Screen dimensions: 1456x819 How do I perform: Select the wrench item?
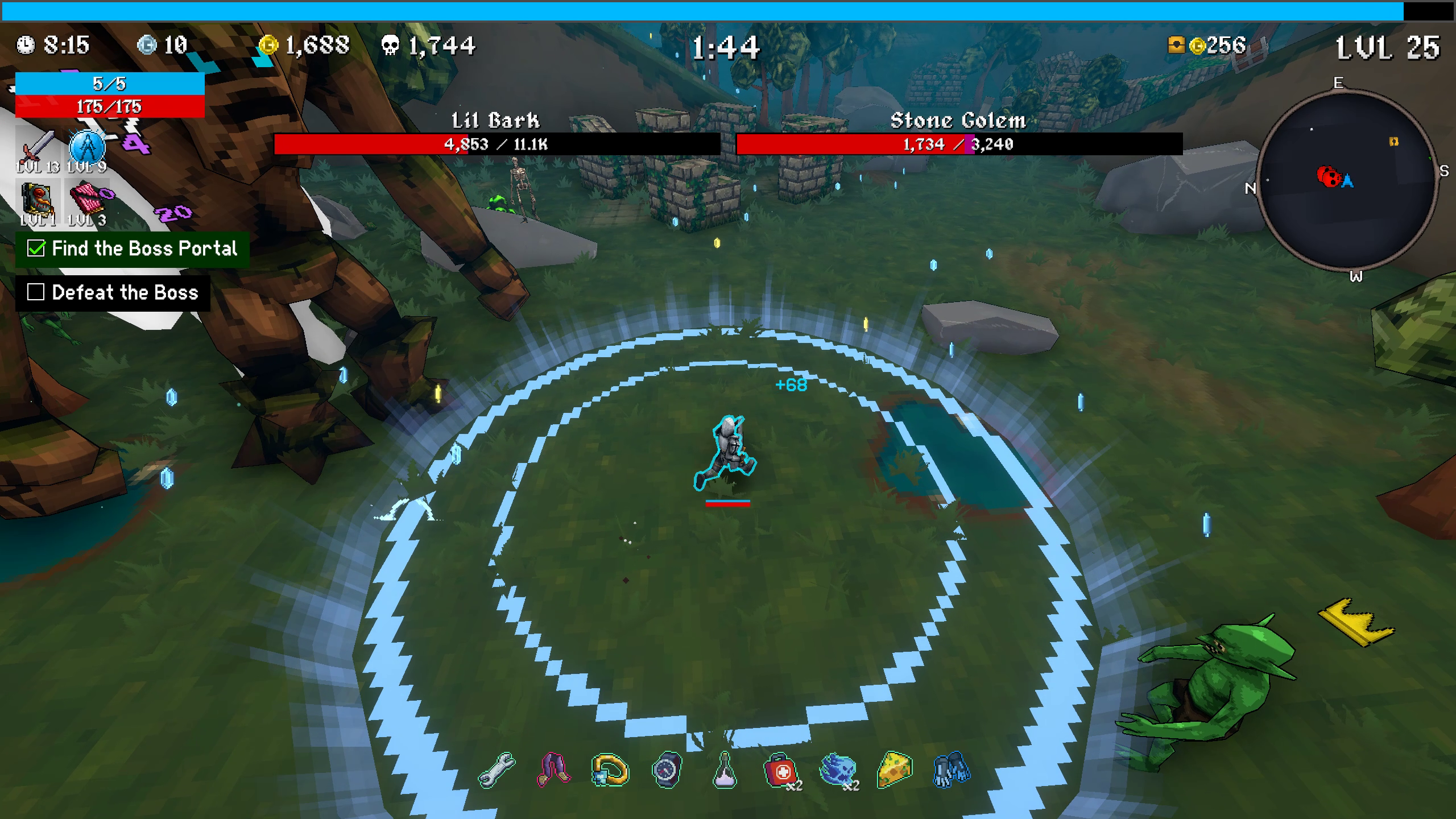pyautogui.click(x=497, y=771)
